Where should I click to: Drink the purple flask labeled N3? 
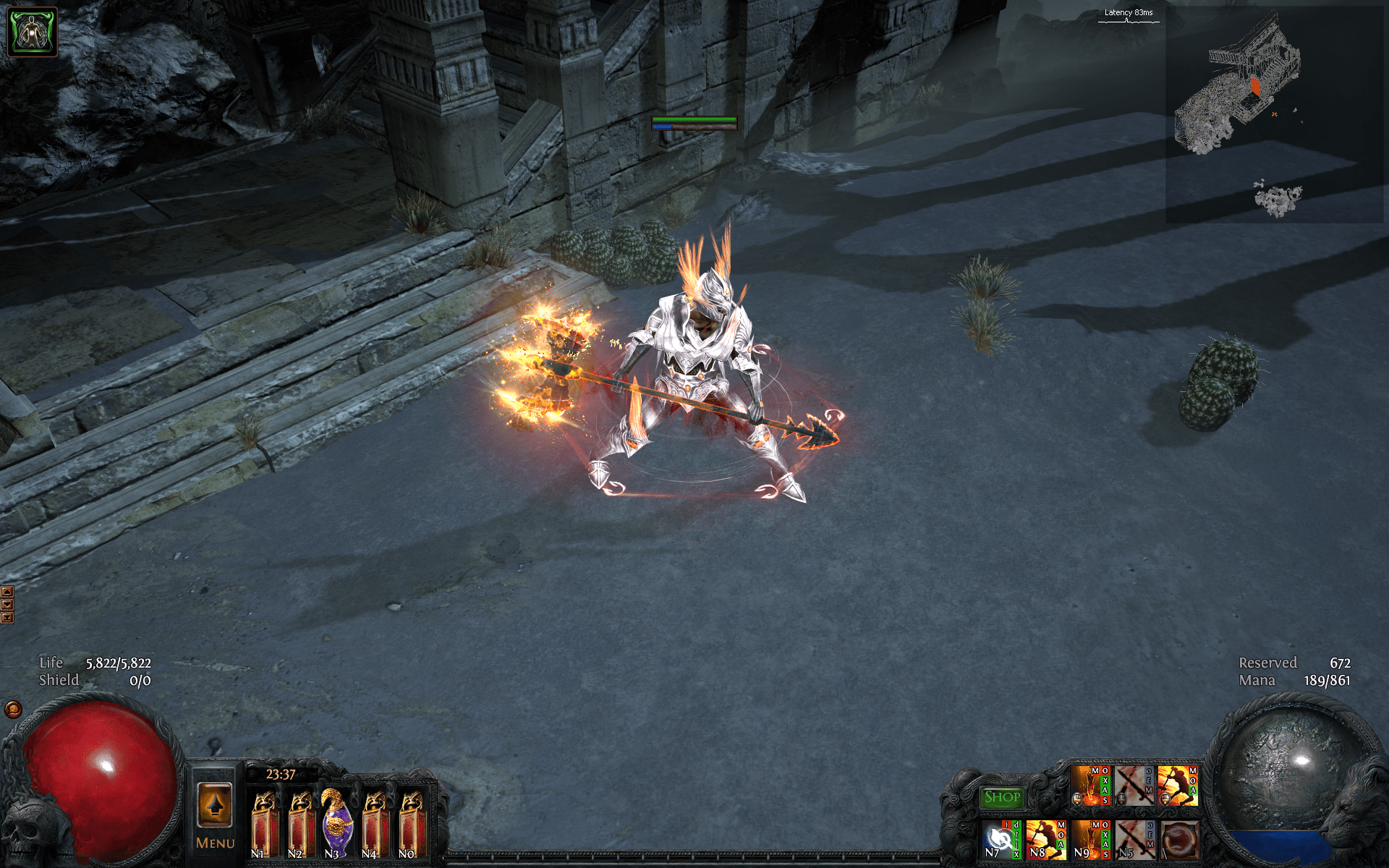[x=337, y=825]
